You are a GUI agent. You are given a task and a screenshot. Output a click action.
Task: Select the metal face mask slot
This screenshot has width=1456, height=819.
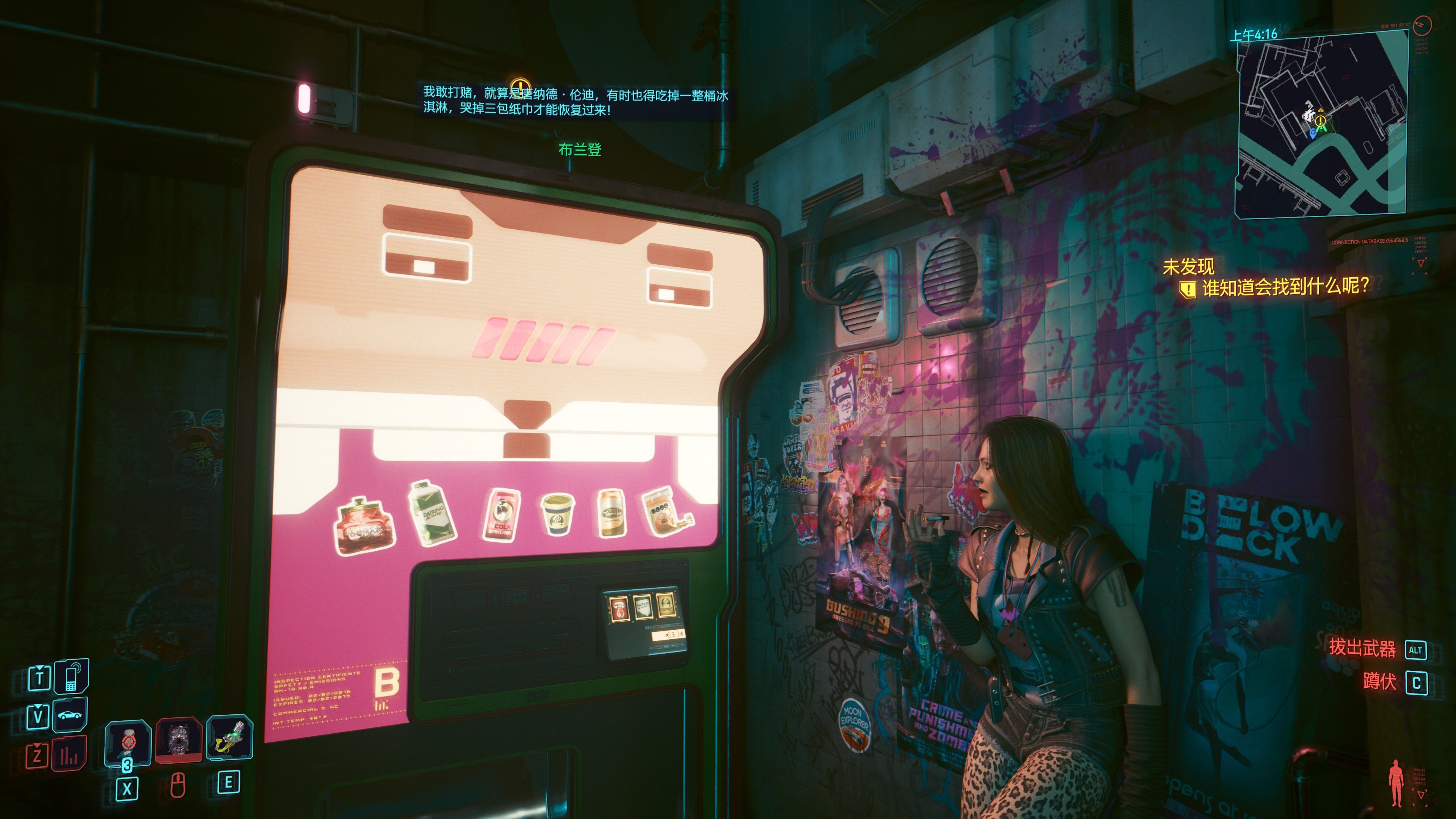click(x=179, y=741)
